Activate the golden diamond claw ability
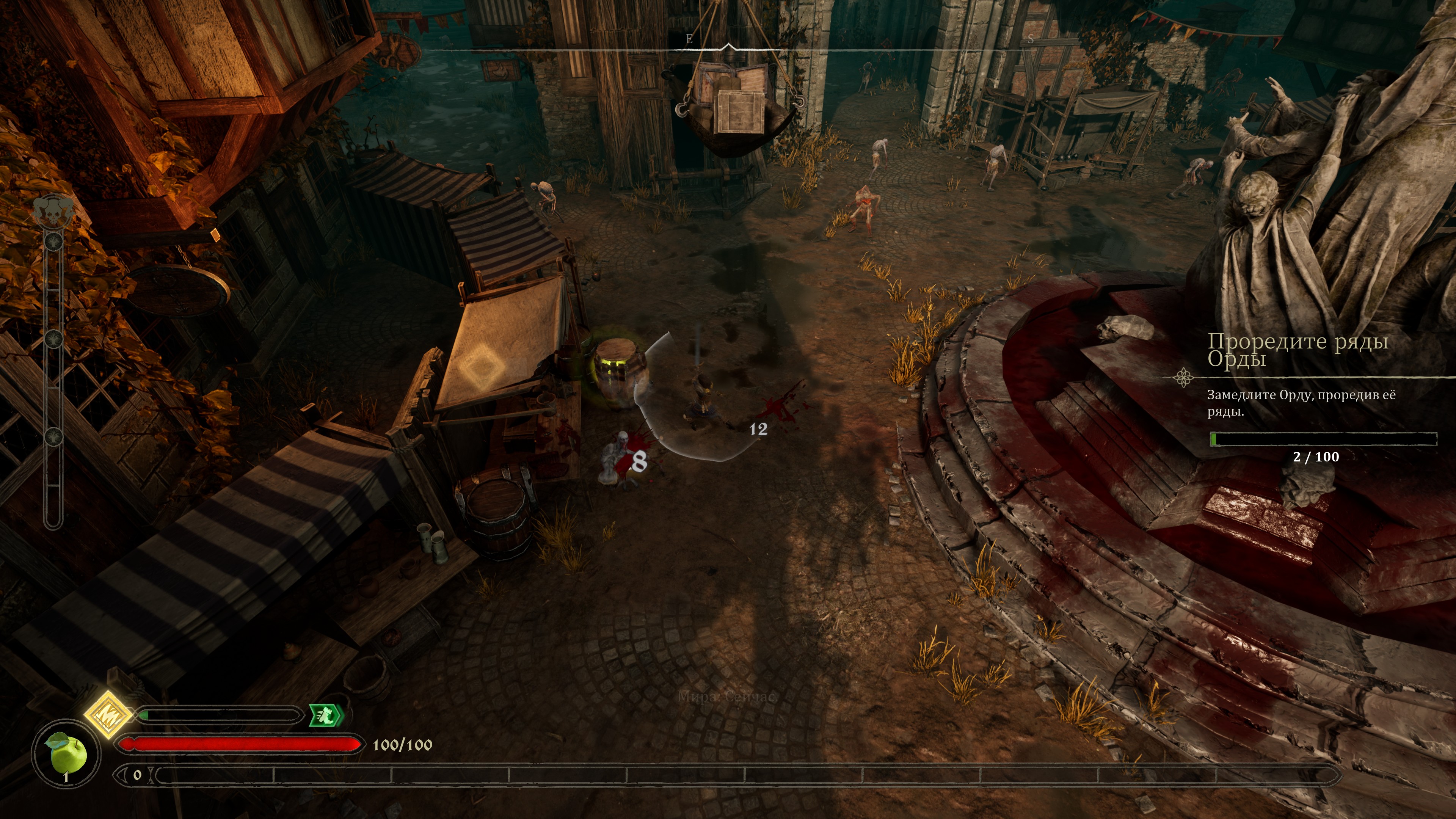 coord(108,714)
